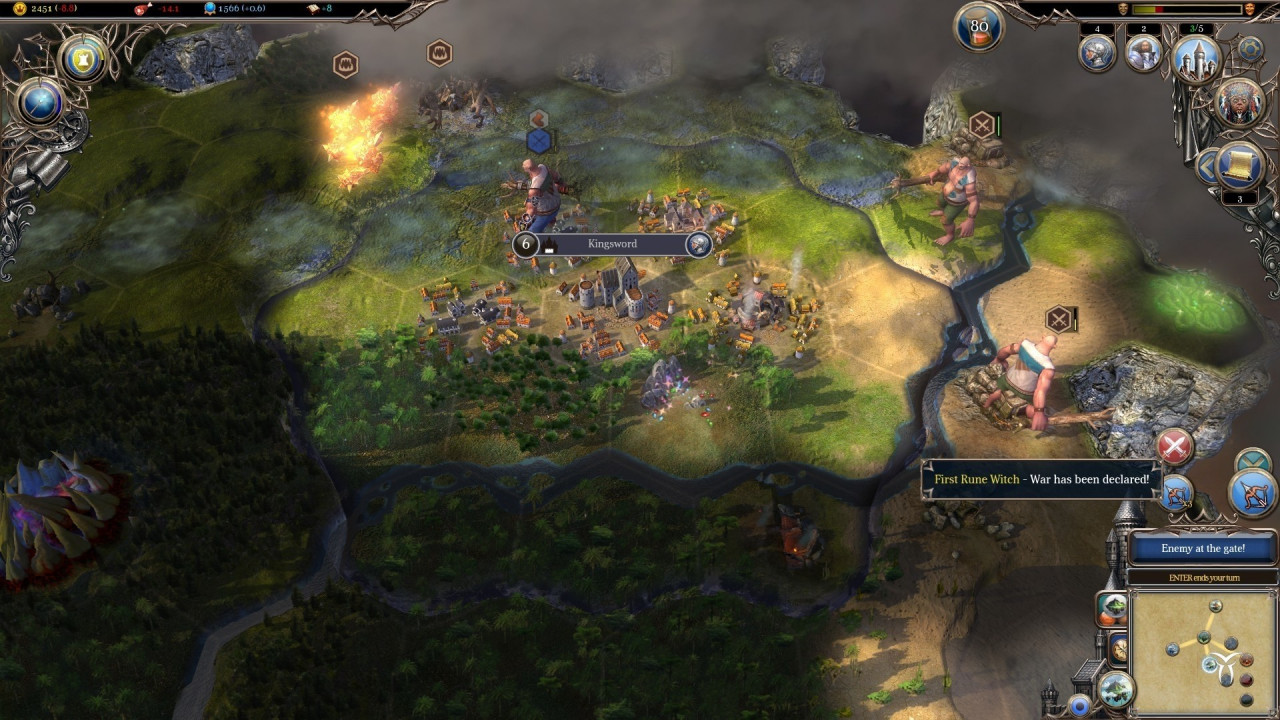Click the hourglass turn counter
Image resolution: width=1280 pixels, height=720 pixels.
[x=978, y=27]
